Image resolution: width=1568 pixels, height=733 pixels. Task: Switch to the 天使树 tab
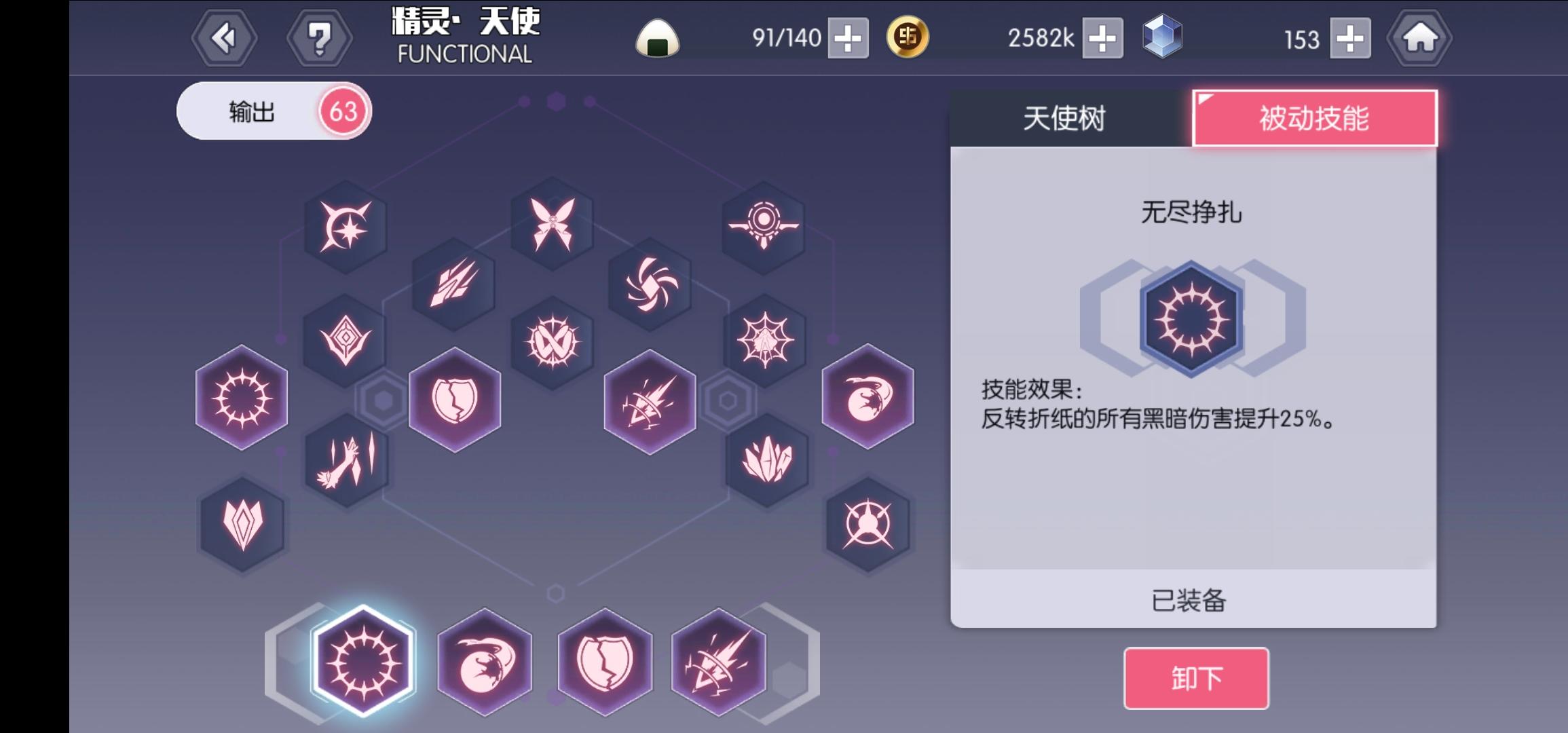tap(1064, 117)
